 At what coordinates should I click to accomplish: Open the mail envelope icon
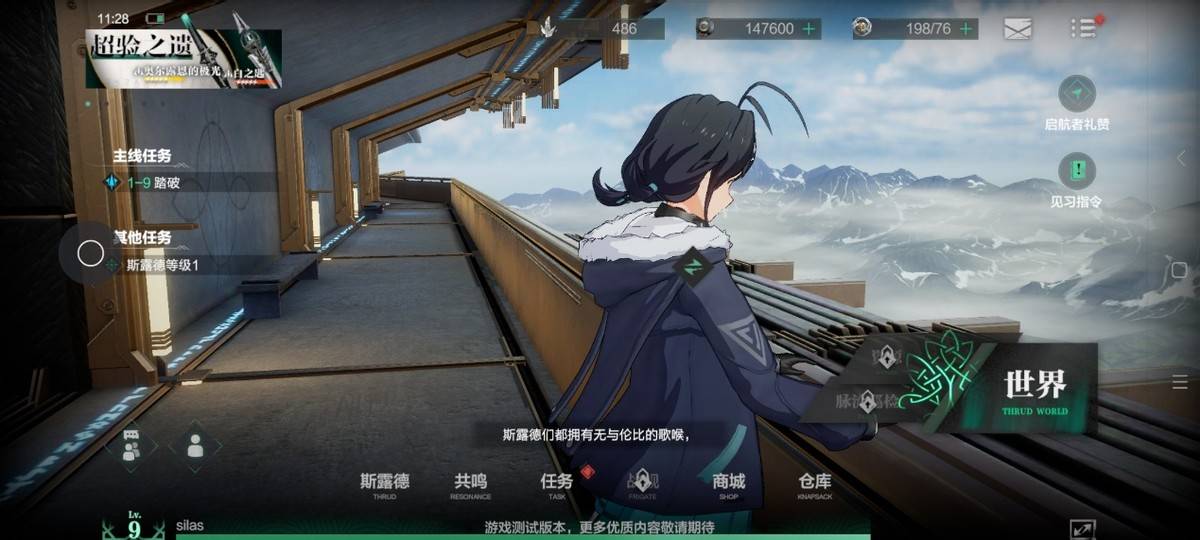click(x=1017, y=29)
